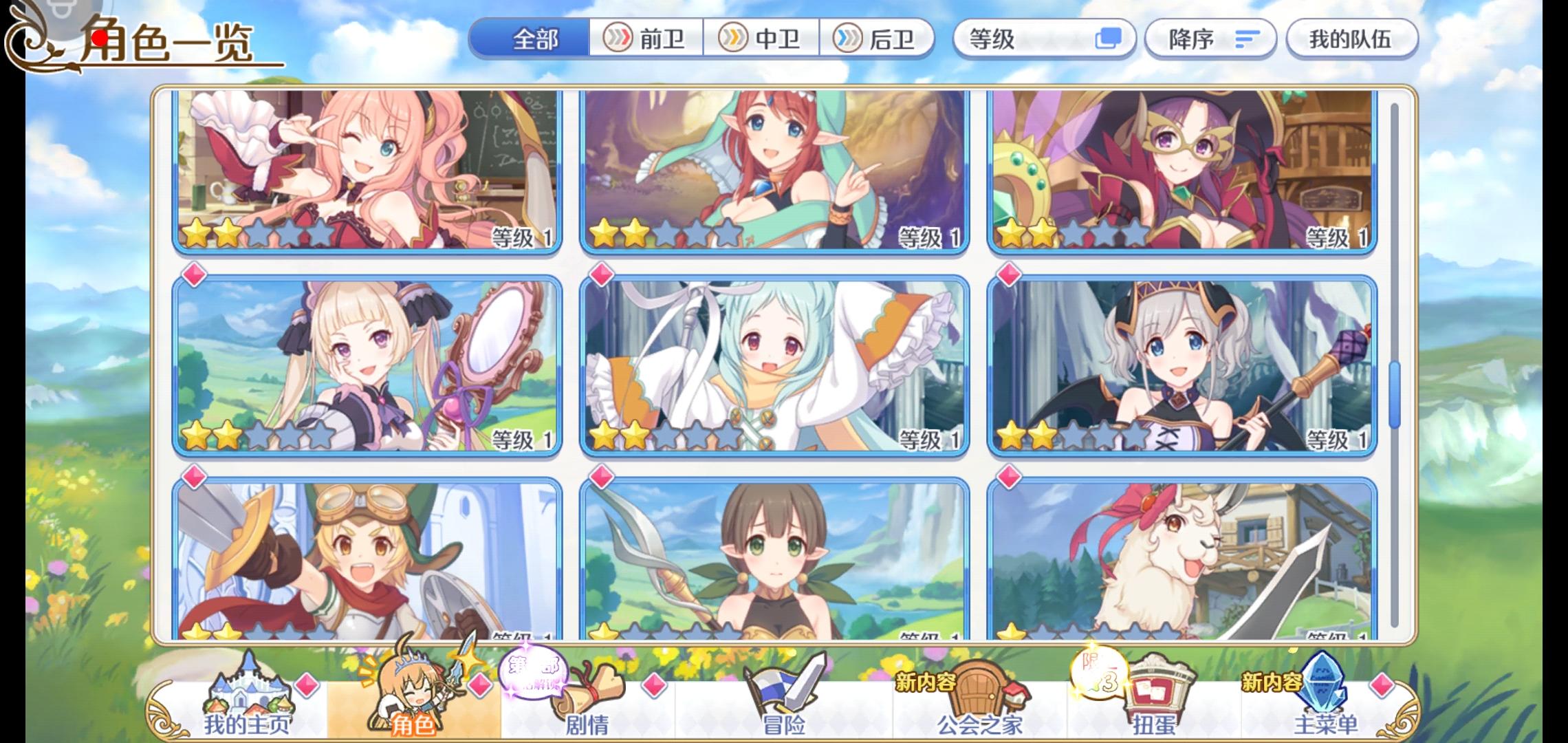Select the 全部 filter tab
Screen dimensions: 1568x743
pos(536,39)
